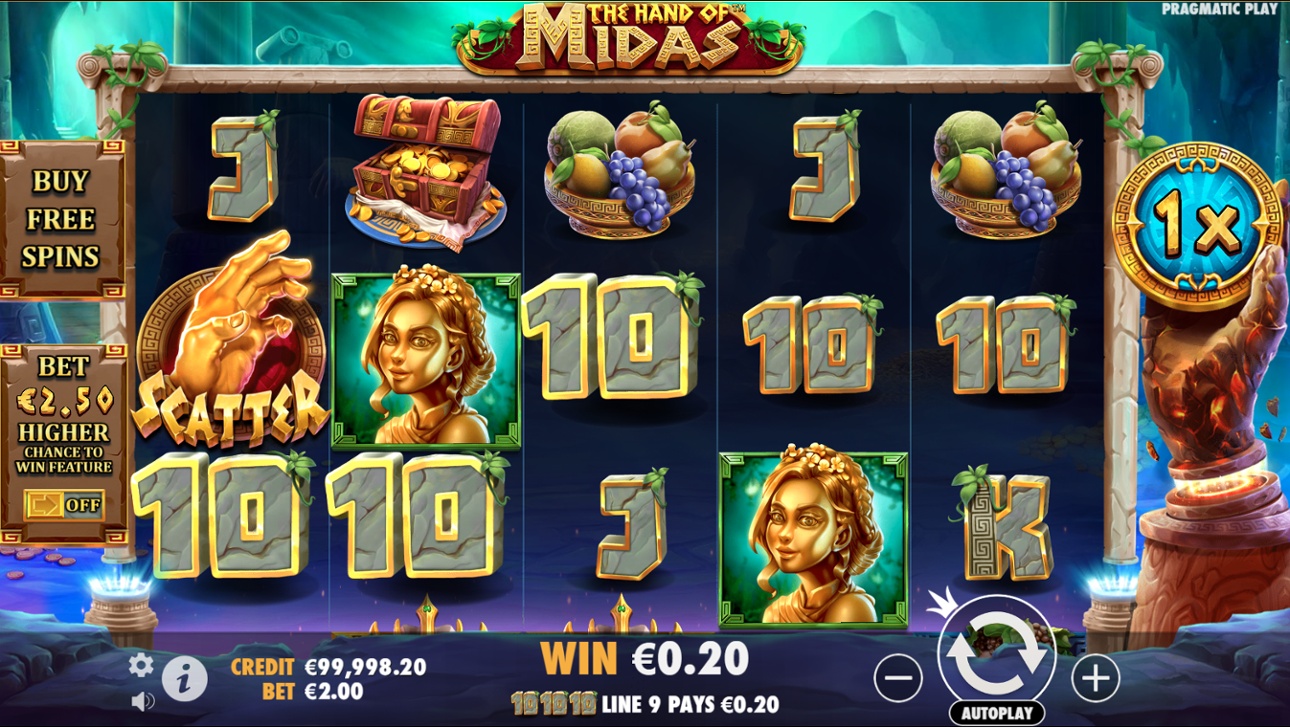Click the Pragmatic Play label
1290x727 pixels.
pos(1222,10)
